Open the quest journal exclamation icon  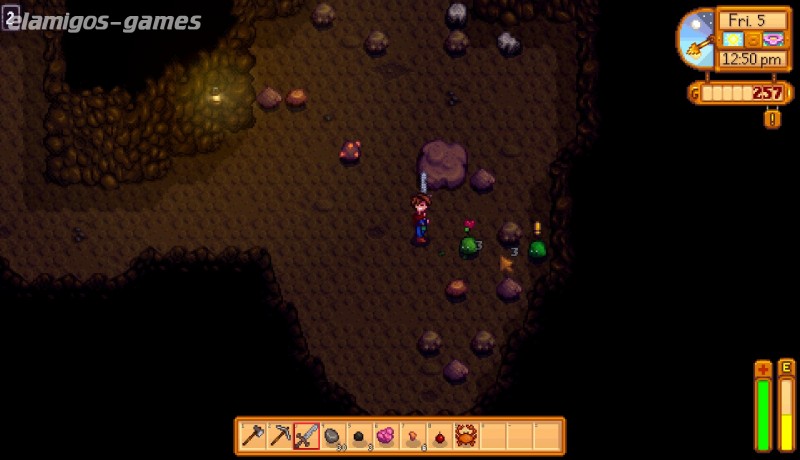(771, 118)
